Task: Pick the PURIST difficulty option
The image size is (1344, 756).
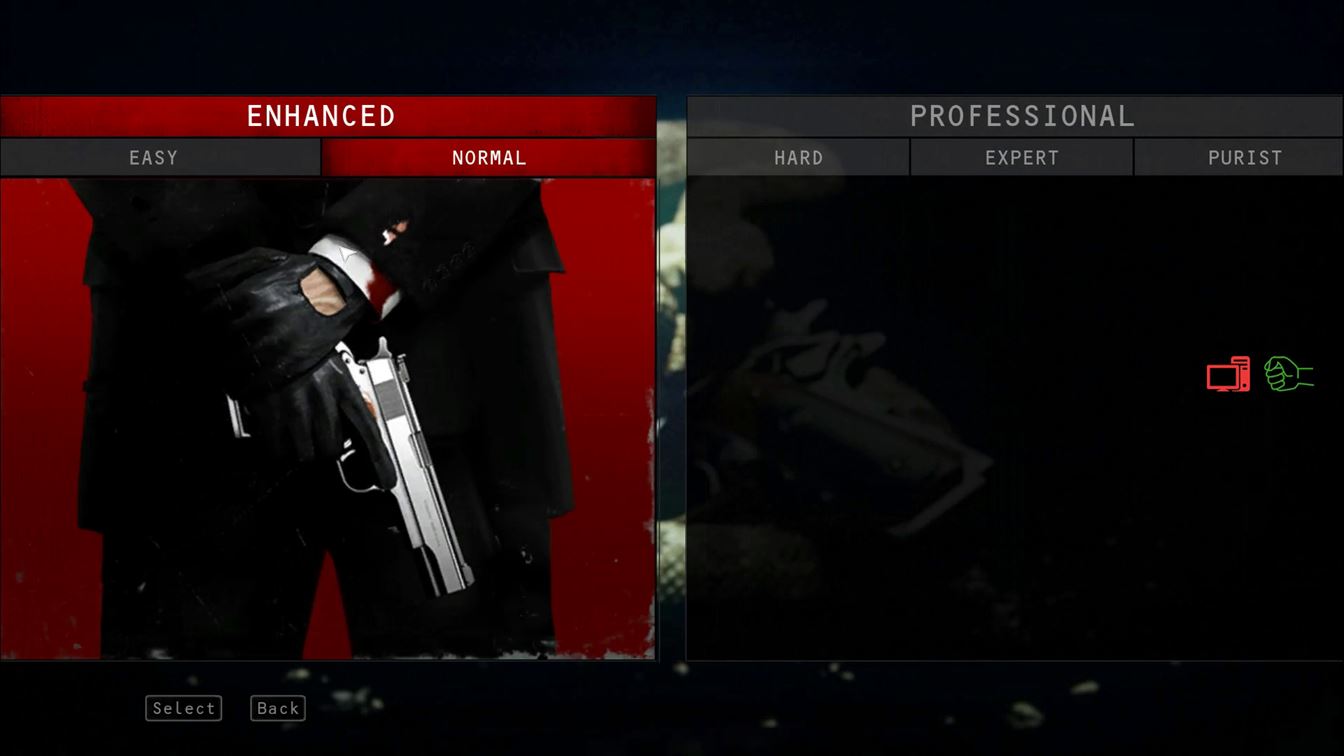Action: [x=1243, y=157]
